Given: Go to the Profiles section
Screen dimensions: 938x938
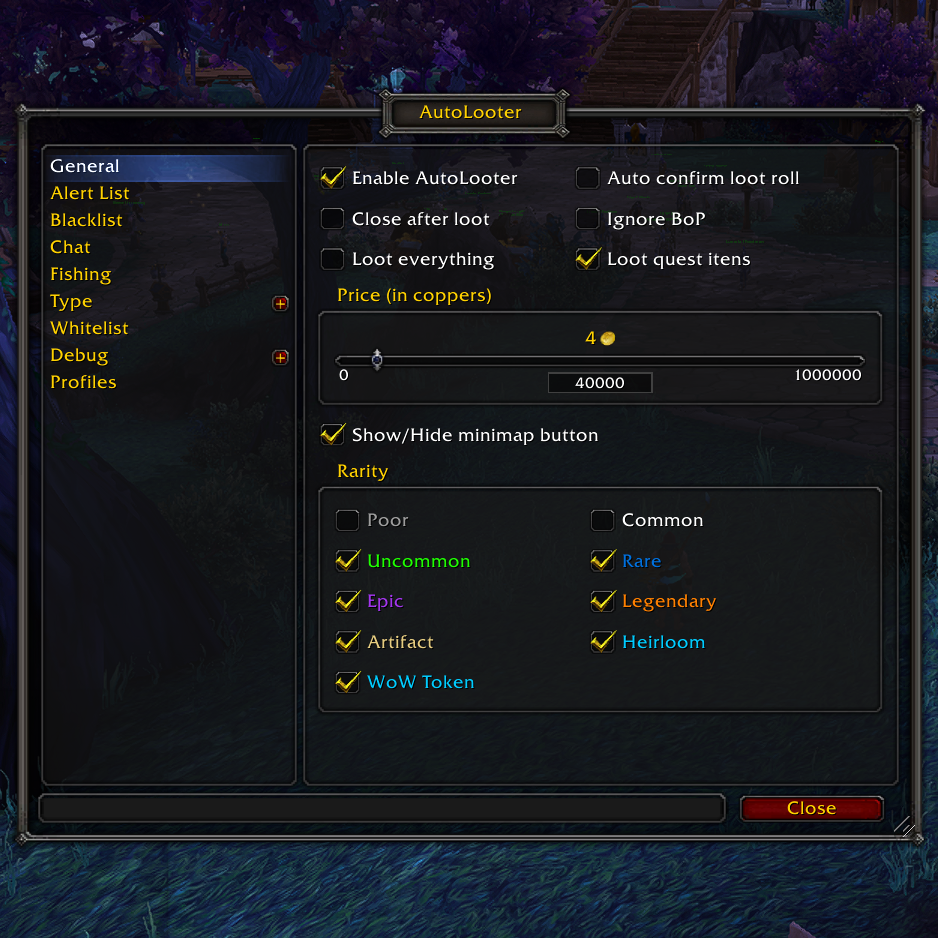Looking at the screenshot, I should pyautogui.click(x=83, y=382).
